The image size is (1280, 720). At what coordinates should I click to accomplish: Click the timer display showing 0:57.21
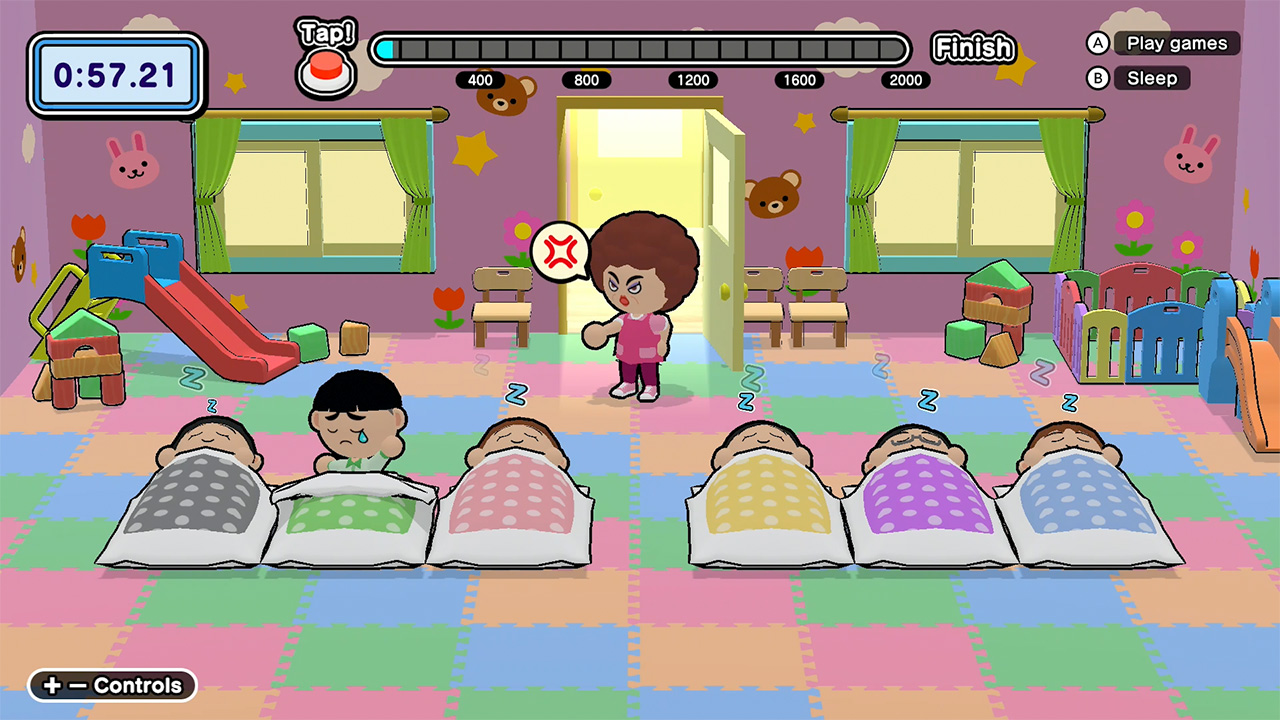pos(115,75)
